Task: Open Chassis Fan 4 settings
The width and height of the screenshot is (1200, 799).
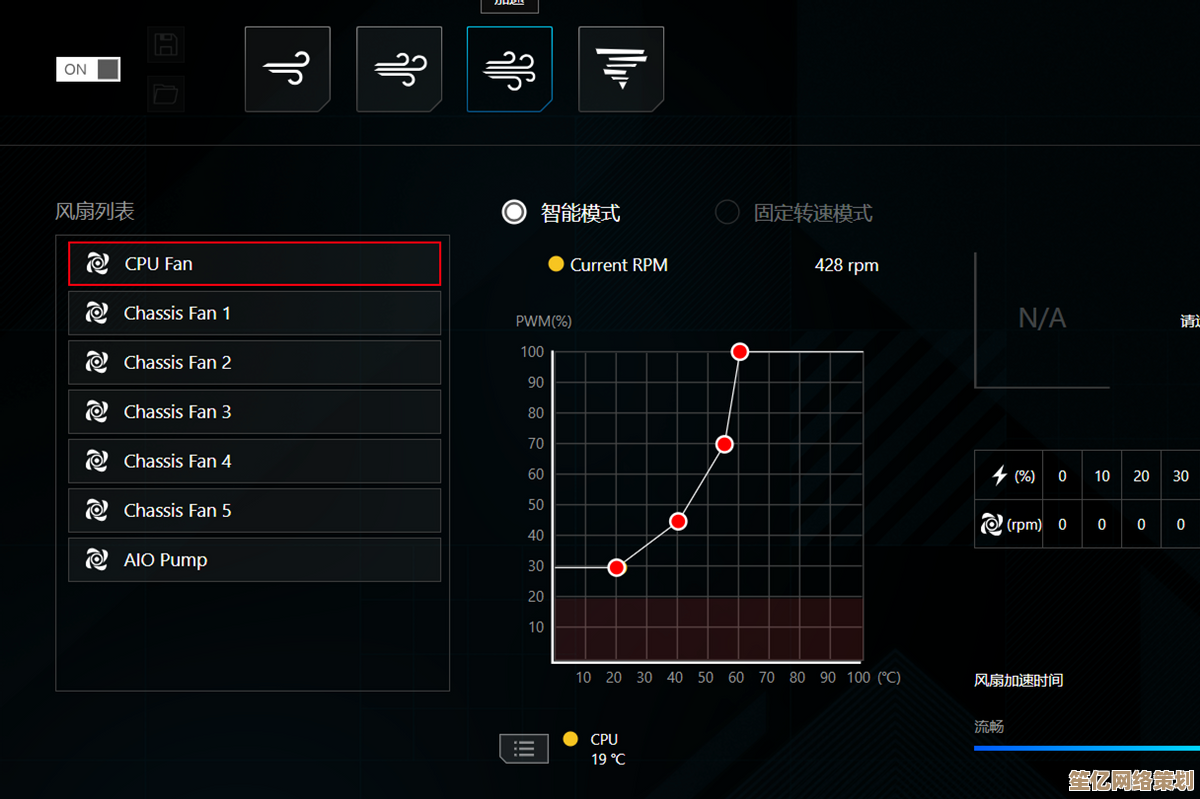Action: coord(254,461)
